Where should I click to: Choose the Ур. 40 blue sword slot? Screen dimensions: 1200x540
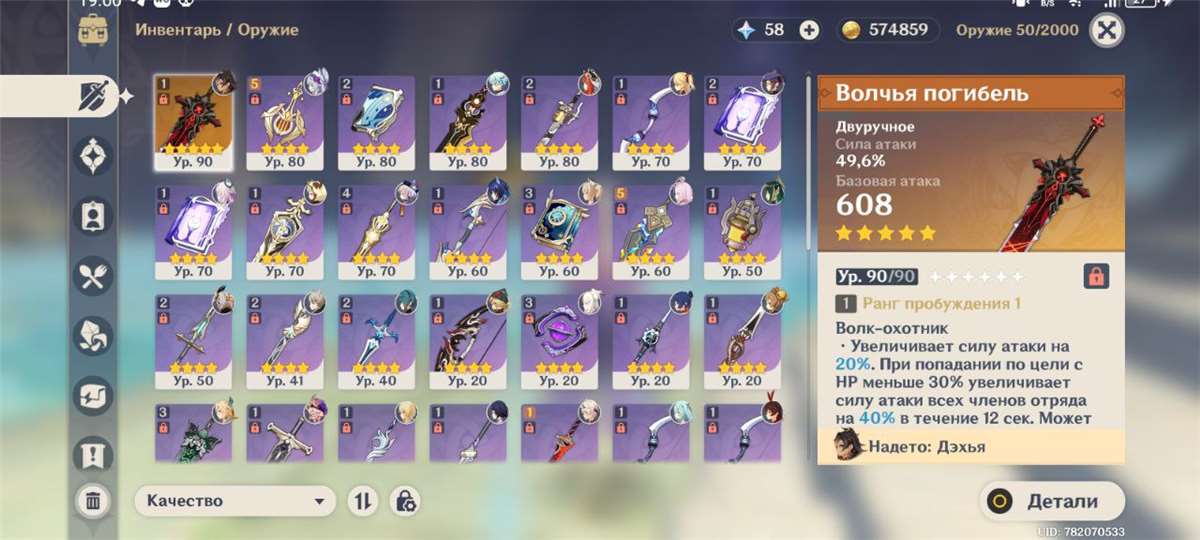click(x=376, y=342)
